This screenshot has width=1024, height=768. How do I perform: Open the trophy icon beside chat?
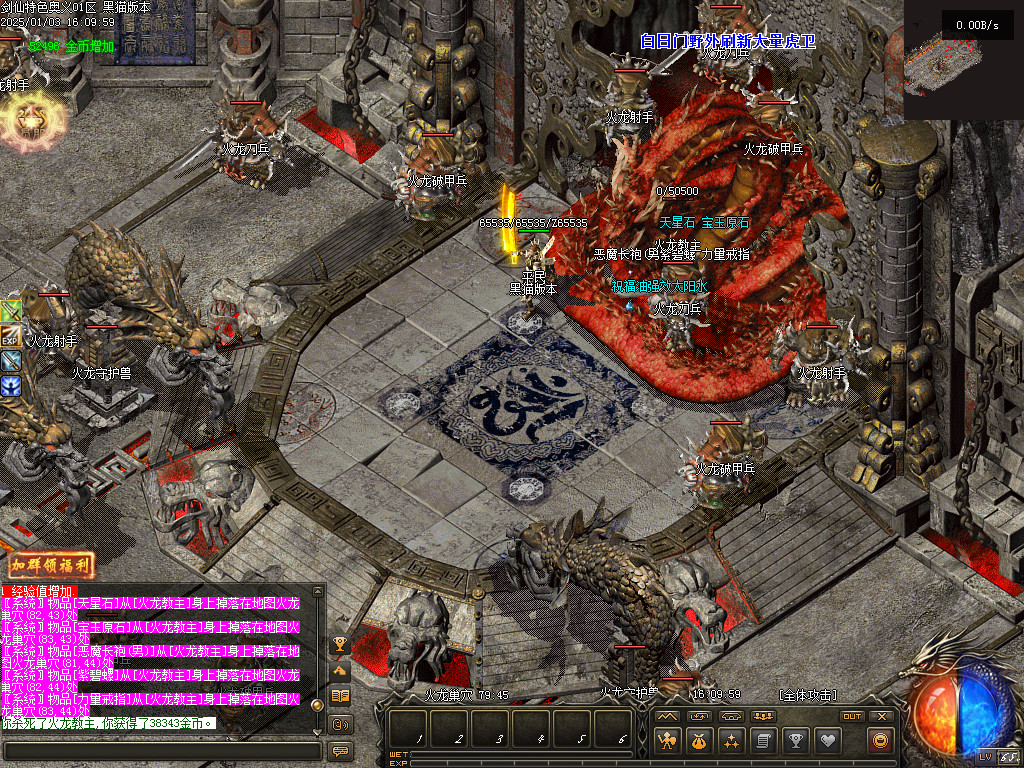[x=340, y=645]
